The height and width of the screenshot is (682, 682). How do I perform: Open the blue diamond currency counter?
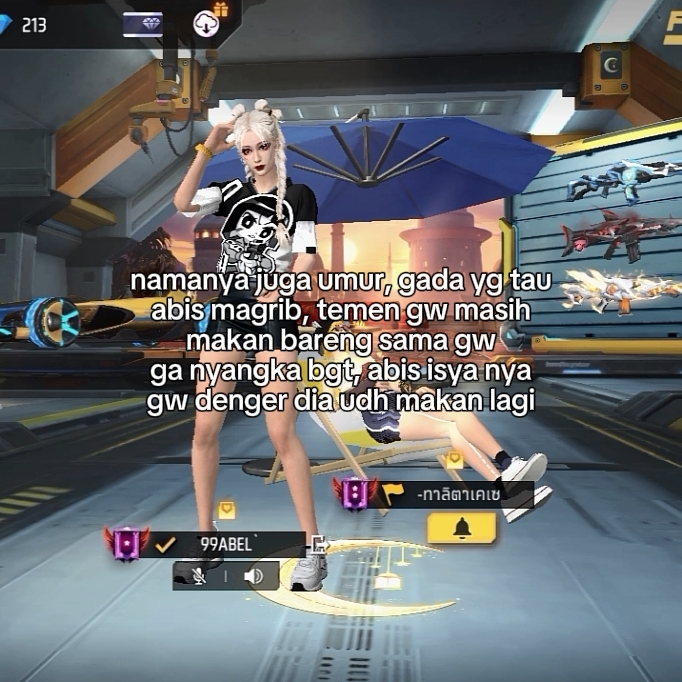24,24
